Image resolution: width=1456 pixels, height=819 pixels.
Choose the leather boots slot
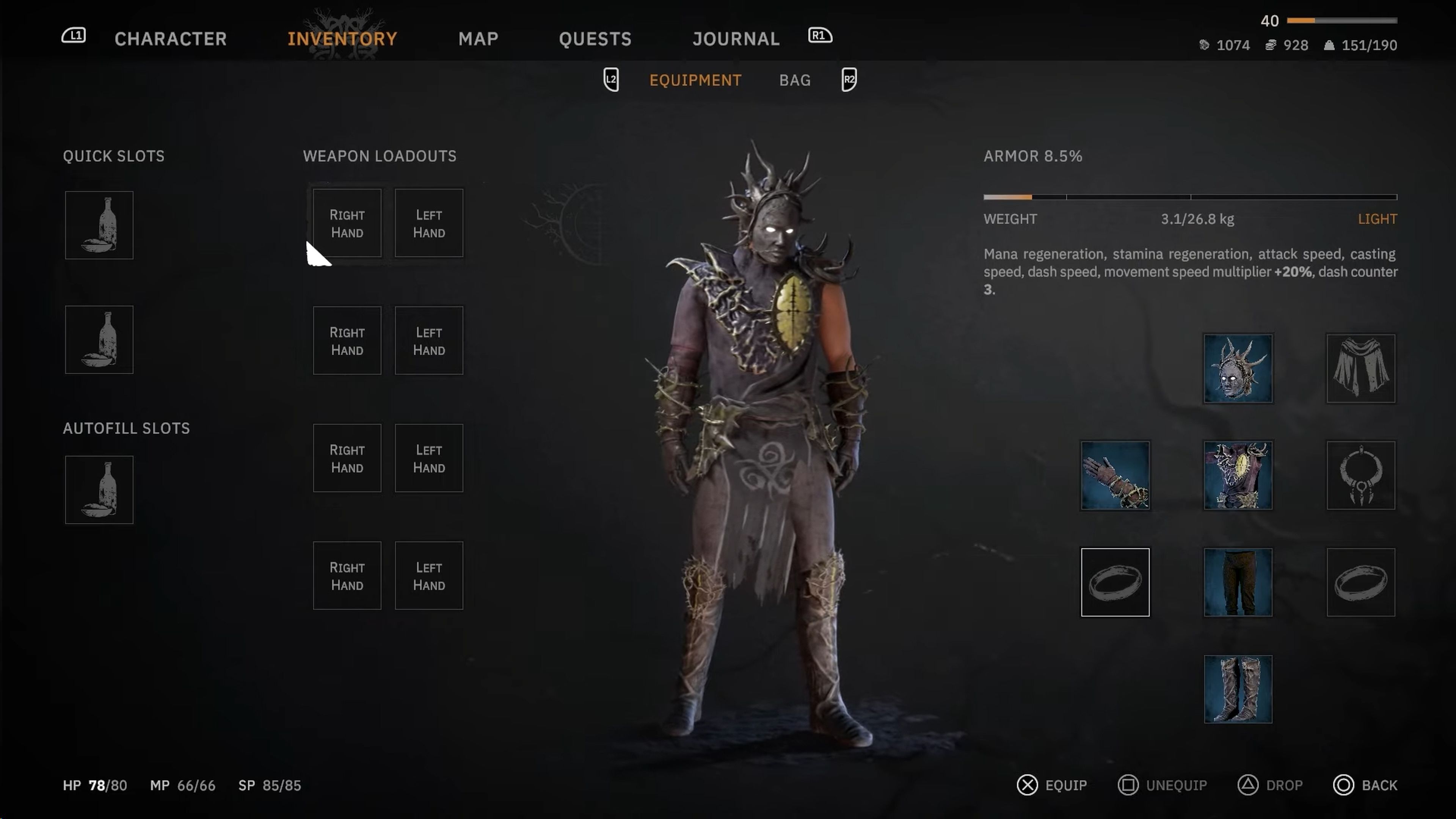tap(1238, 689)
